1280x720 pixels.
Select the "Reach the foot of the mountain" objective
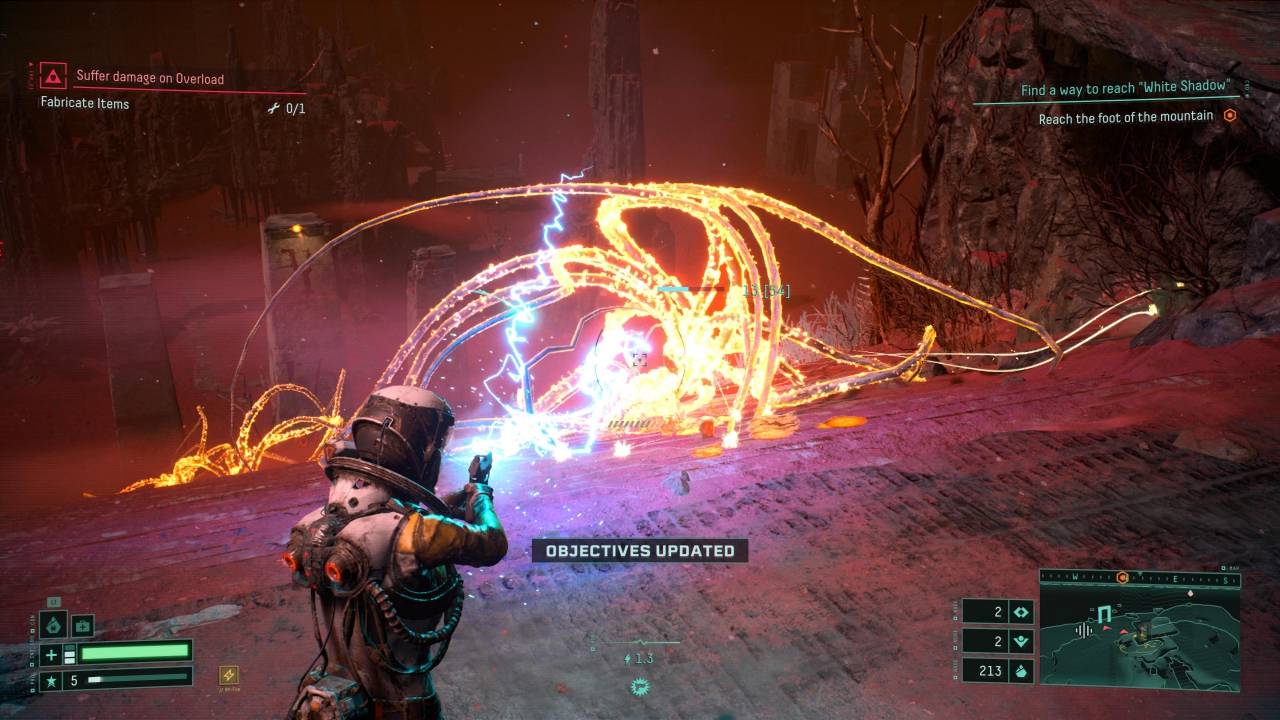pos(1125,117)
